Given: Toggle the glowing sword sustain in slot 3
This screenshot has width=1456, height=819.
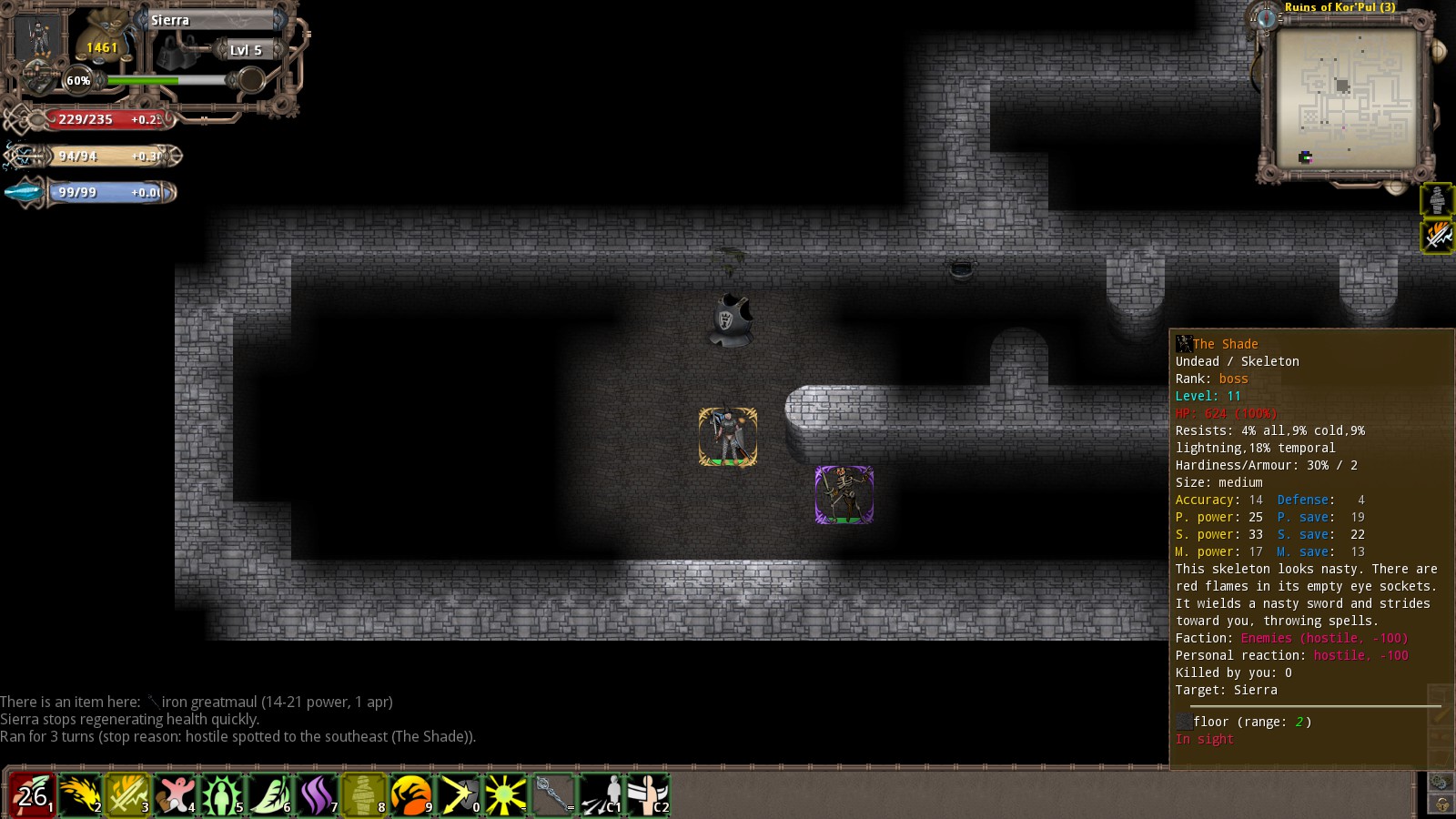Looking at the screenshot, I should 127,794.
